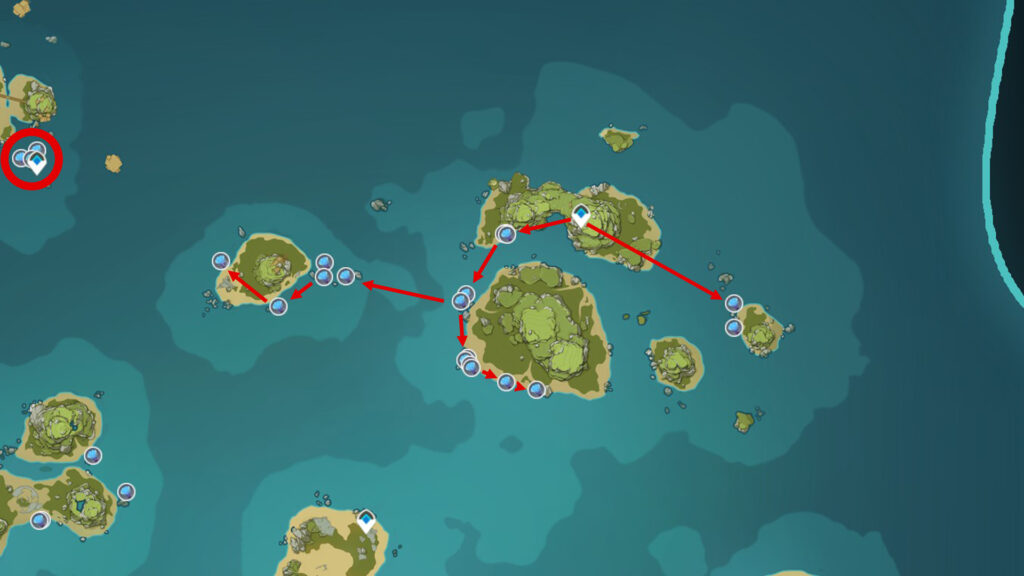Select the teleport waypoint circled in red
The height and width of the screenshot is (576, 1024).
coord(38,162)
